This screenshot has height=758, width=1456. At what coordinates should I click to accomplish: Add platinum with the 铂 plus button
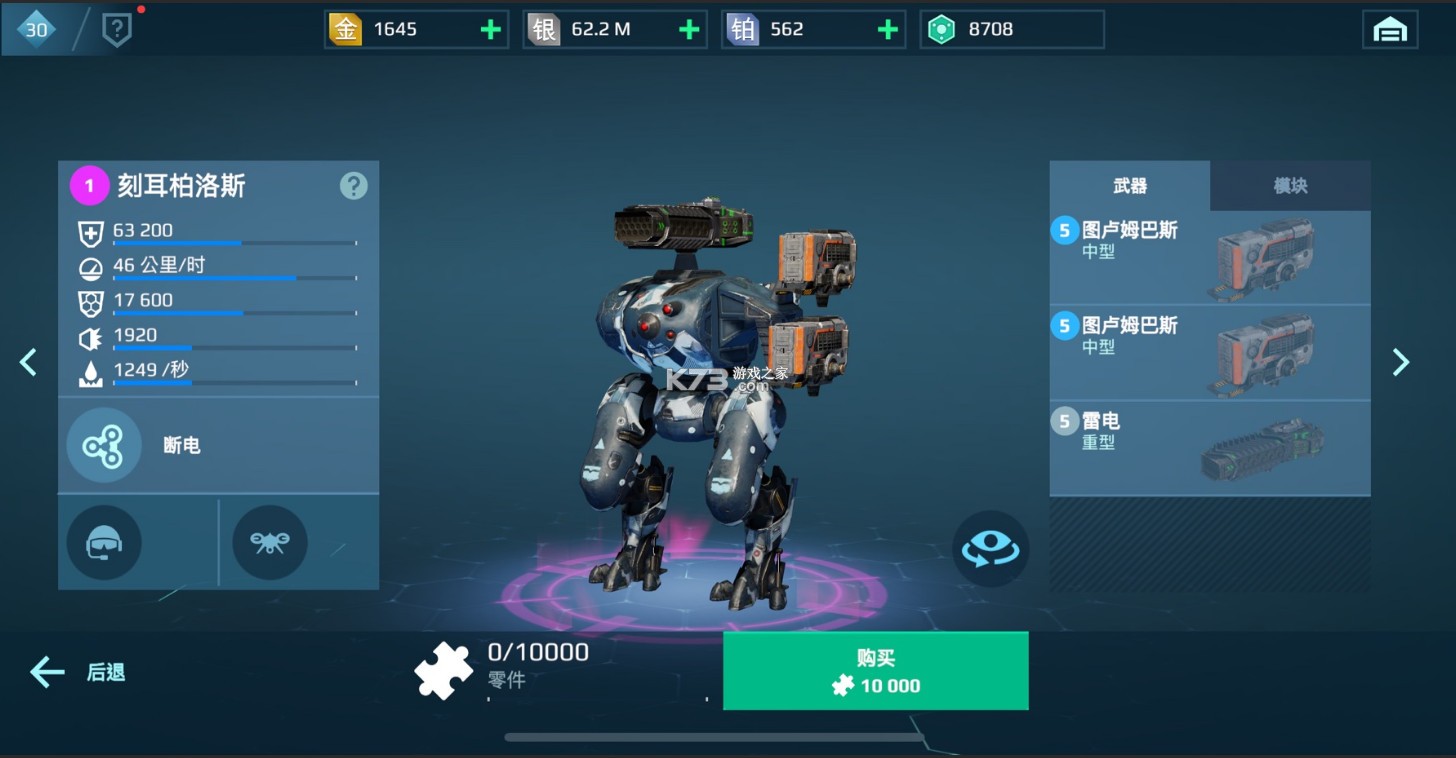(x=887, y=30)
